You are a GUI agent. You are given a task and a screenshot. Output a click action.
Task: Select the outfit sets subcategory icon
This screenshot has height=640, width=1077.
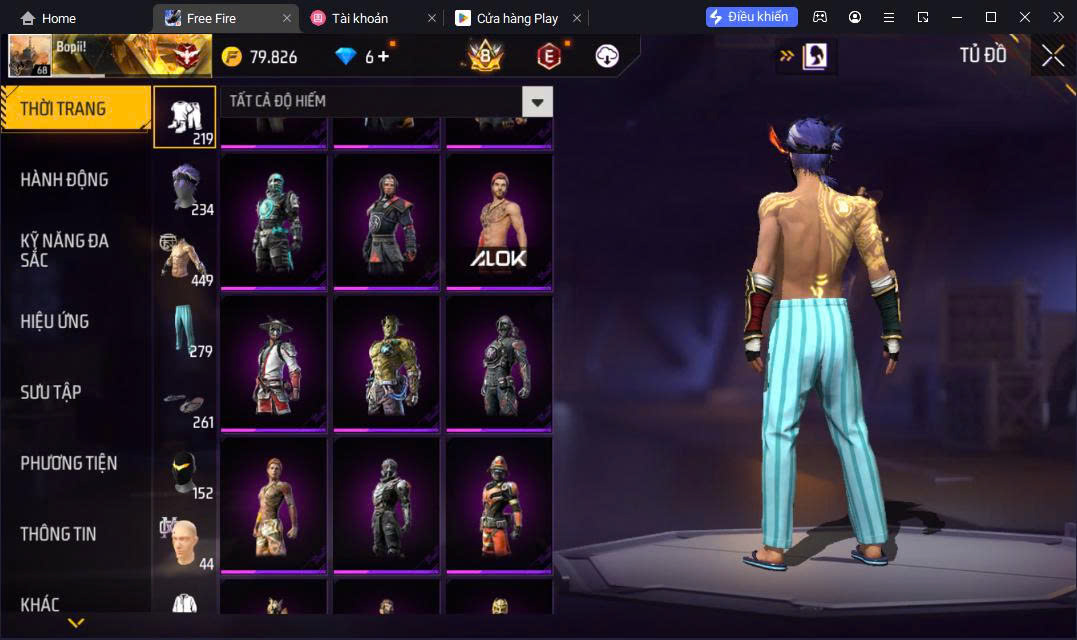[x=184, y=117]
